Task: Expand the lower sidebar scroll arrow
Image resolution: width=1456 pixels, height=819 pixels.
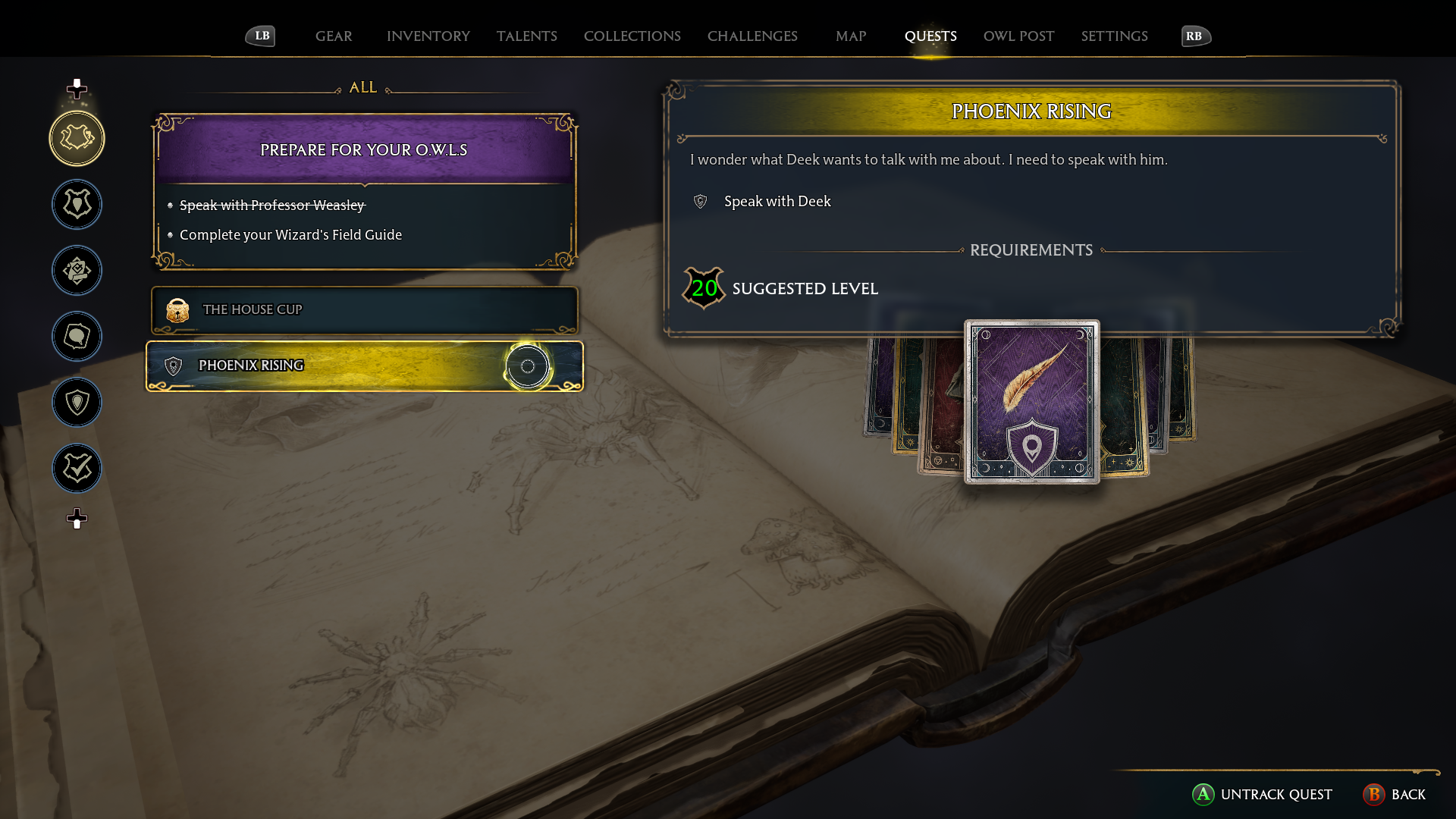Action: point(76,519)
